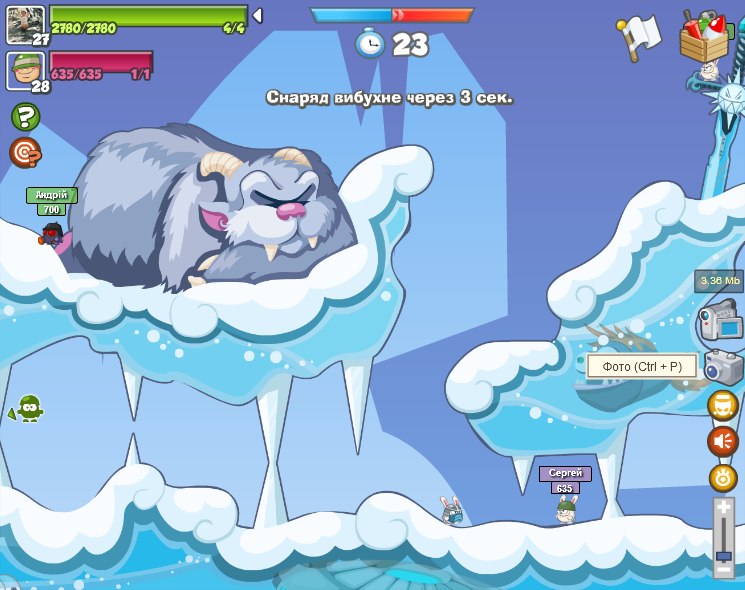Viewport: 745px width, 590px height.
Task: Collapse team panel with white arrow
Action: [257, 16]
